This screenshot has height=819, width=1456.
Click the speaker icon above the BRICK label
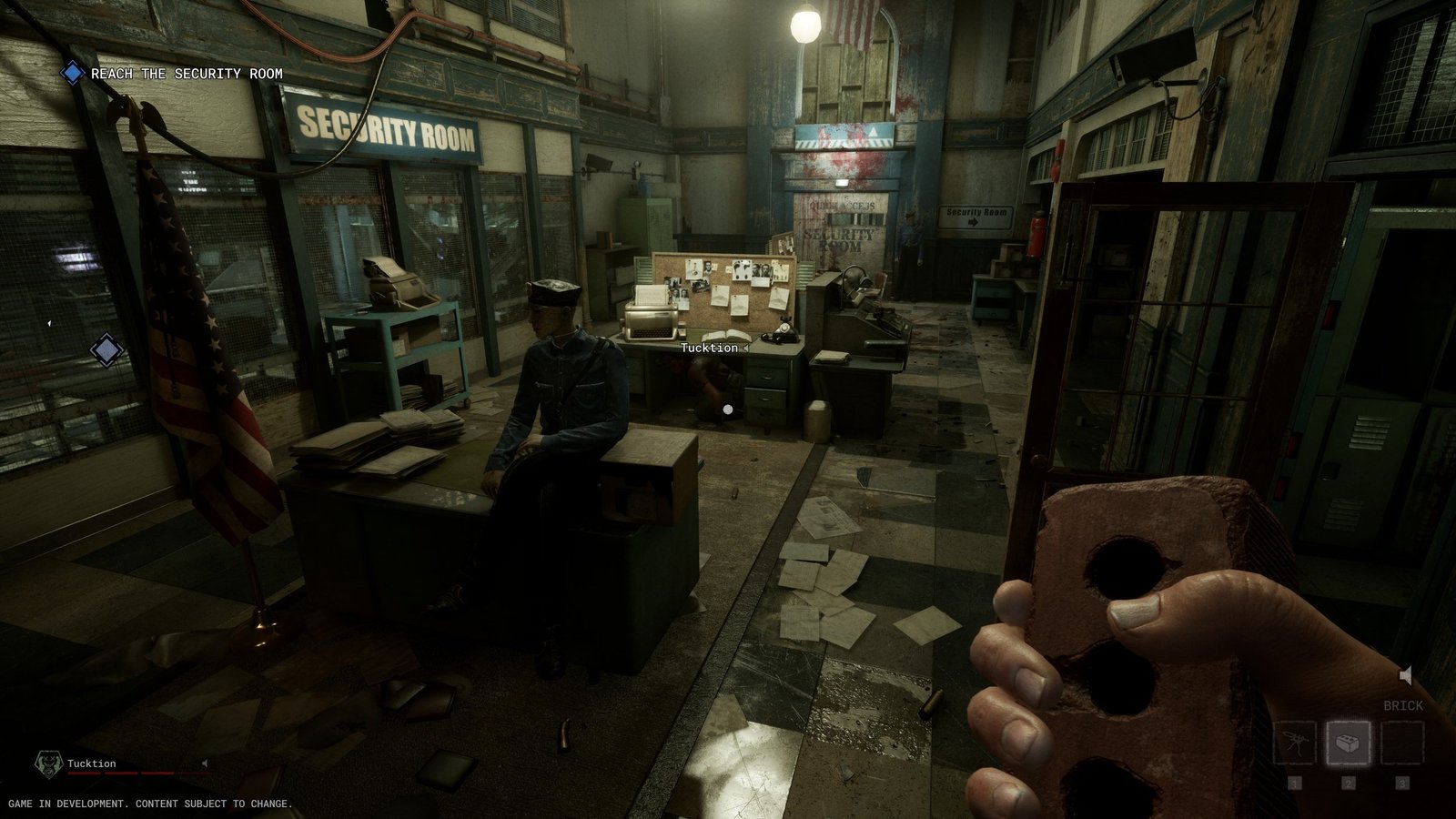click(1406, 675)
